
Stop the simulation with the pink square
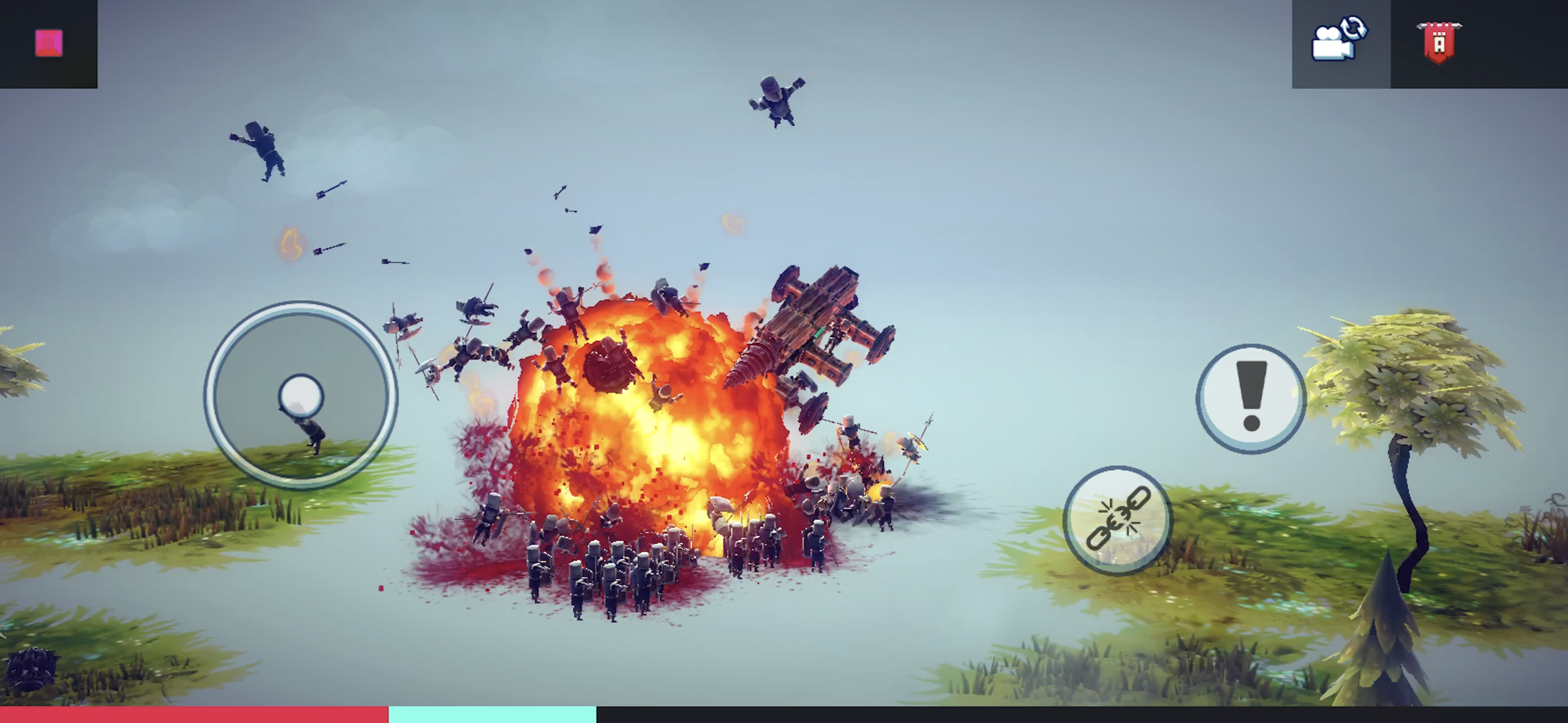click(x=49, y=43)
